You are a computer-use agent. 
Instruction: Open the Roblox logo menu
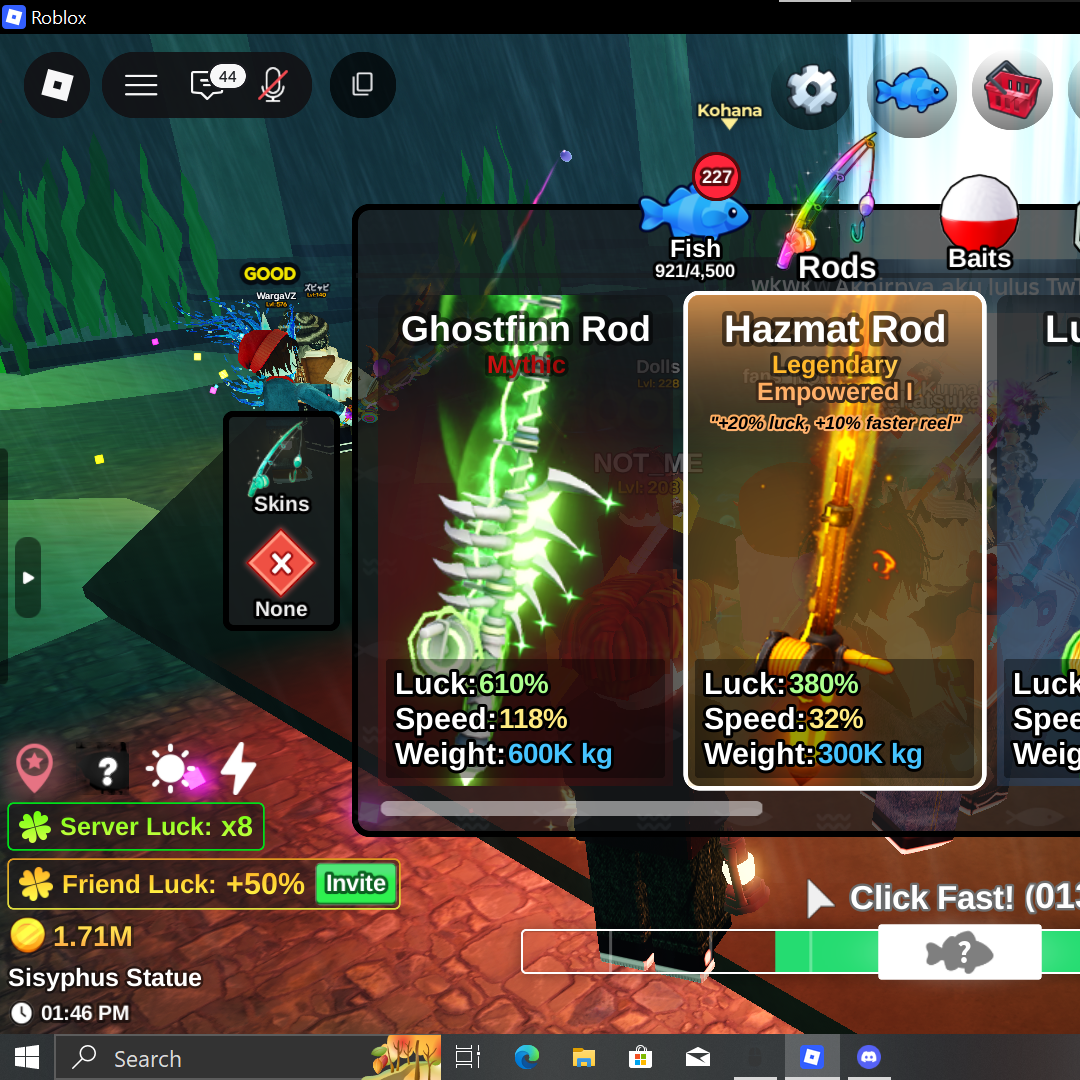pos(57,85)
